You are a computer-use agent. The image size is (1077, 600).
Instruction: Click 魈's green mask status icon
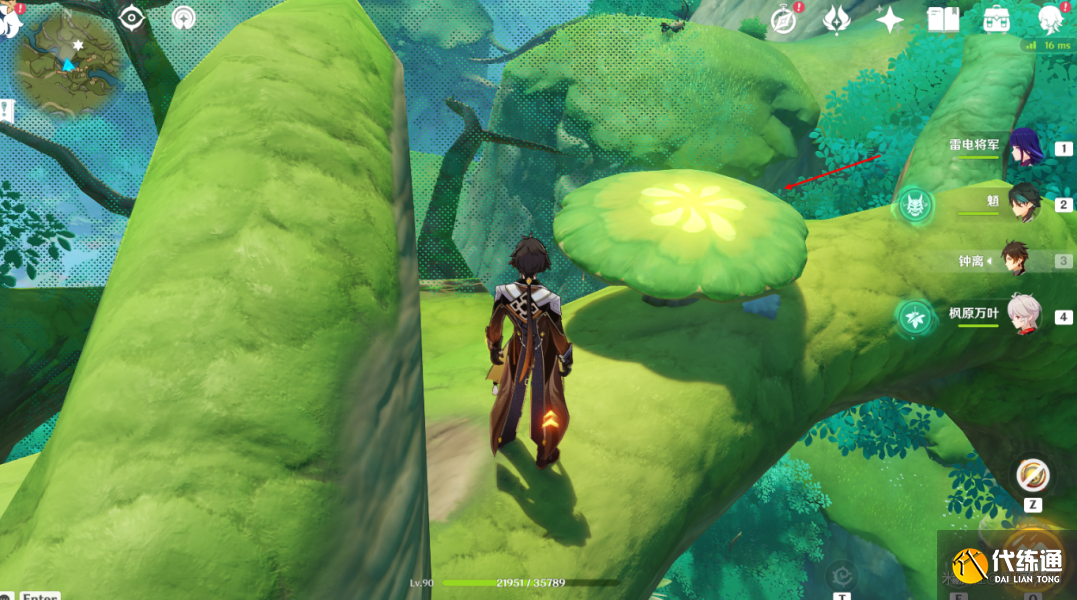(914, 205)
